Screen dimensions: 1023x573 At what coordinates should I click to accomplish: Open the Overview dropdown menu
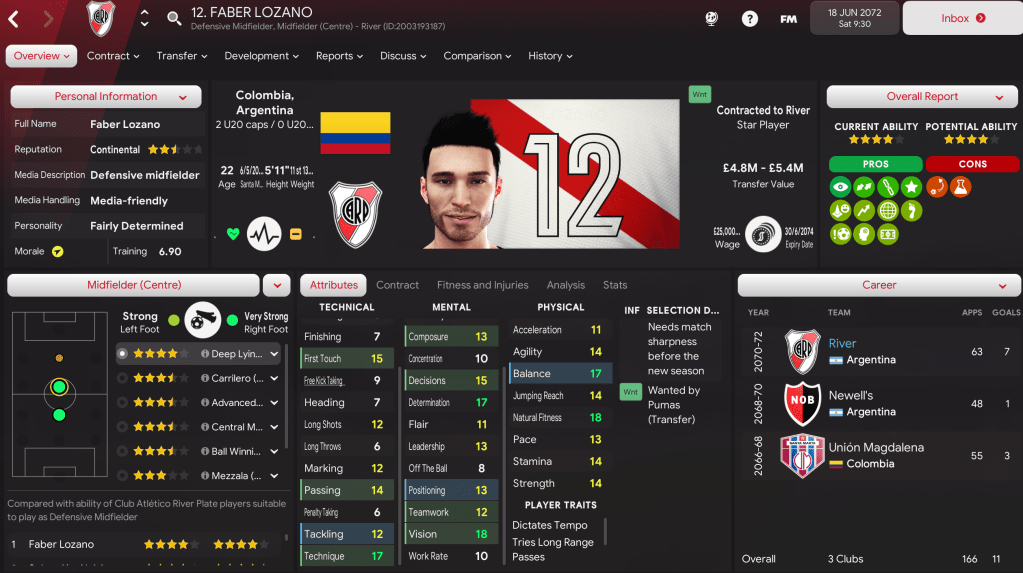42,56
